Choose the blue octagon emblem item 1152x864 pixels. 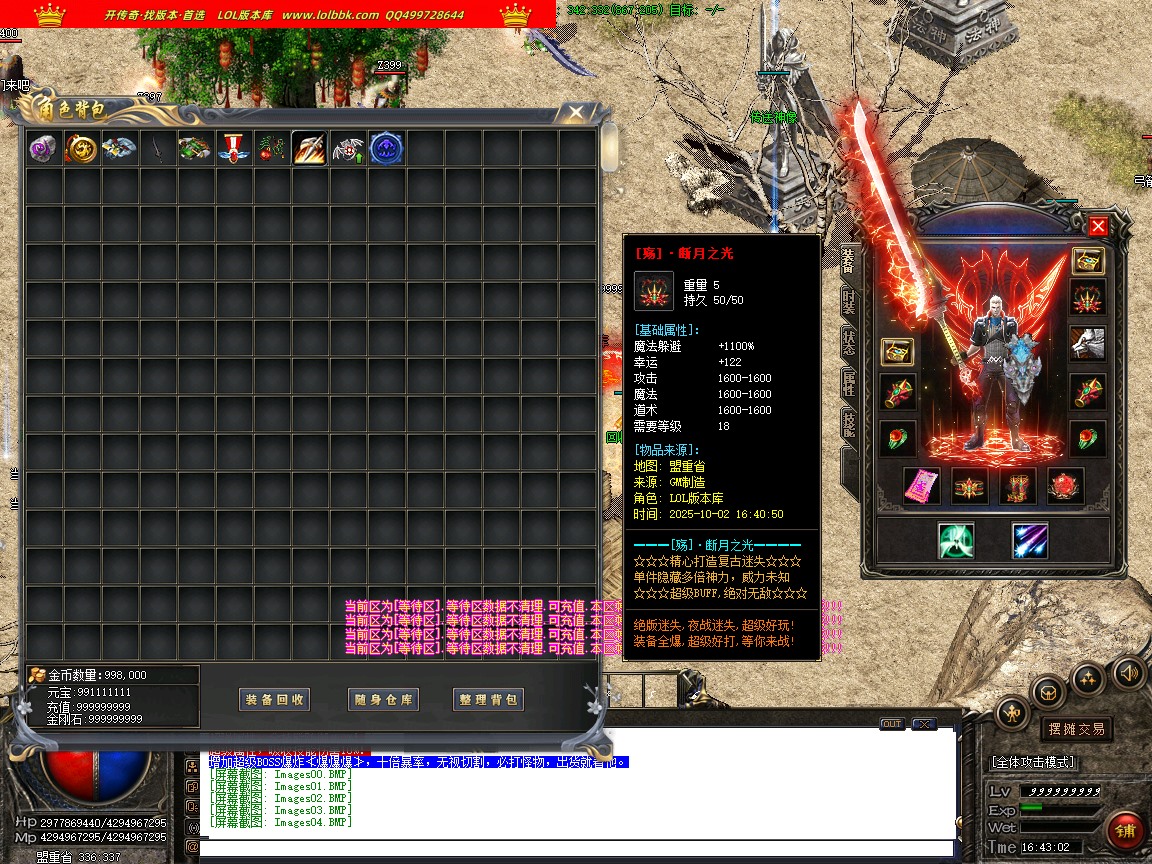pos(386,149)
